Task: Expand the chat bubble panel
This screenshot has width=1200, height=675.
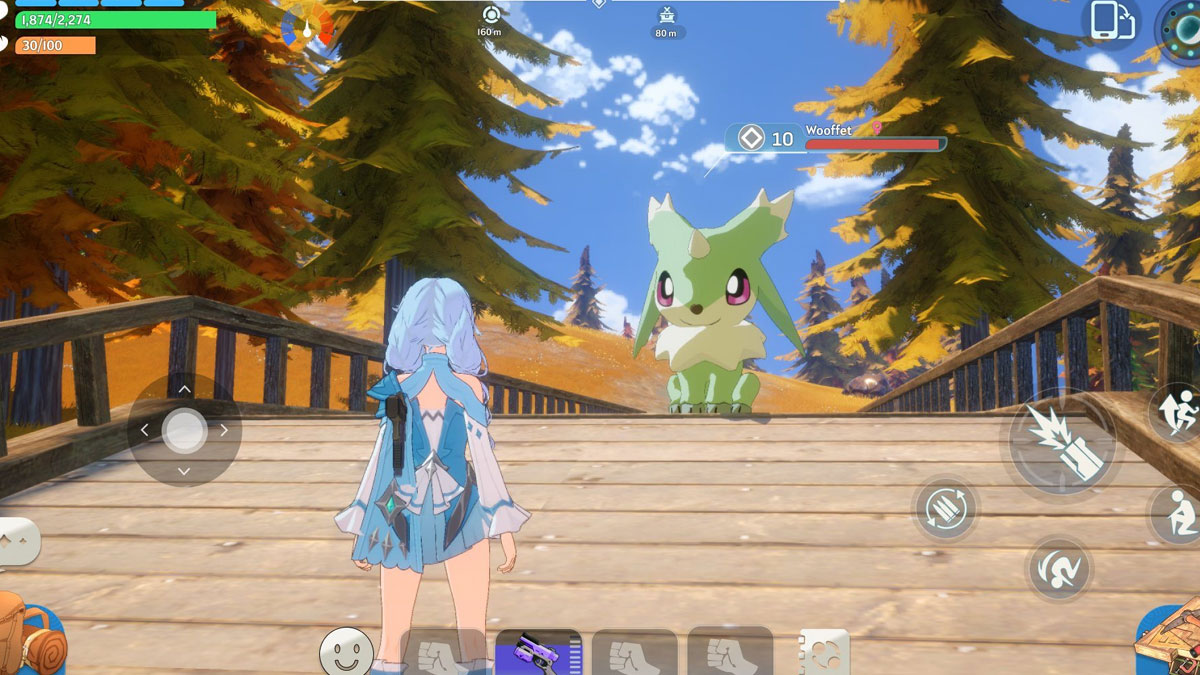Action: coord(18,541)
